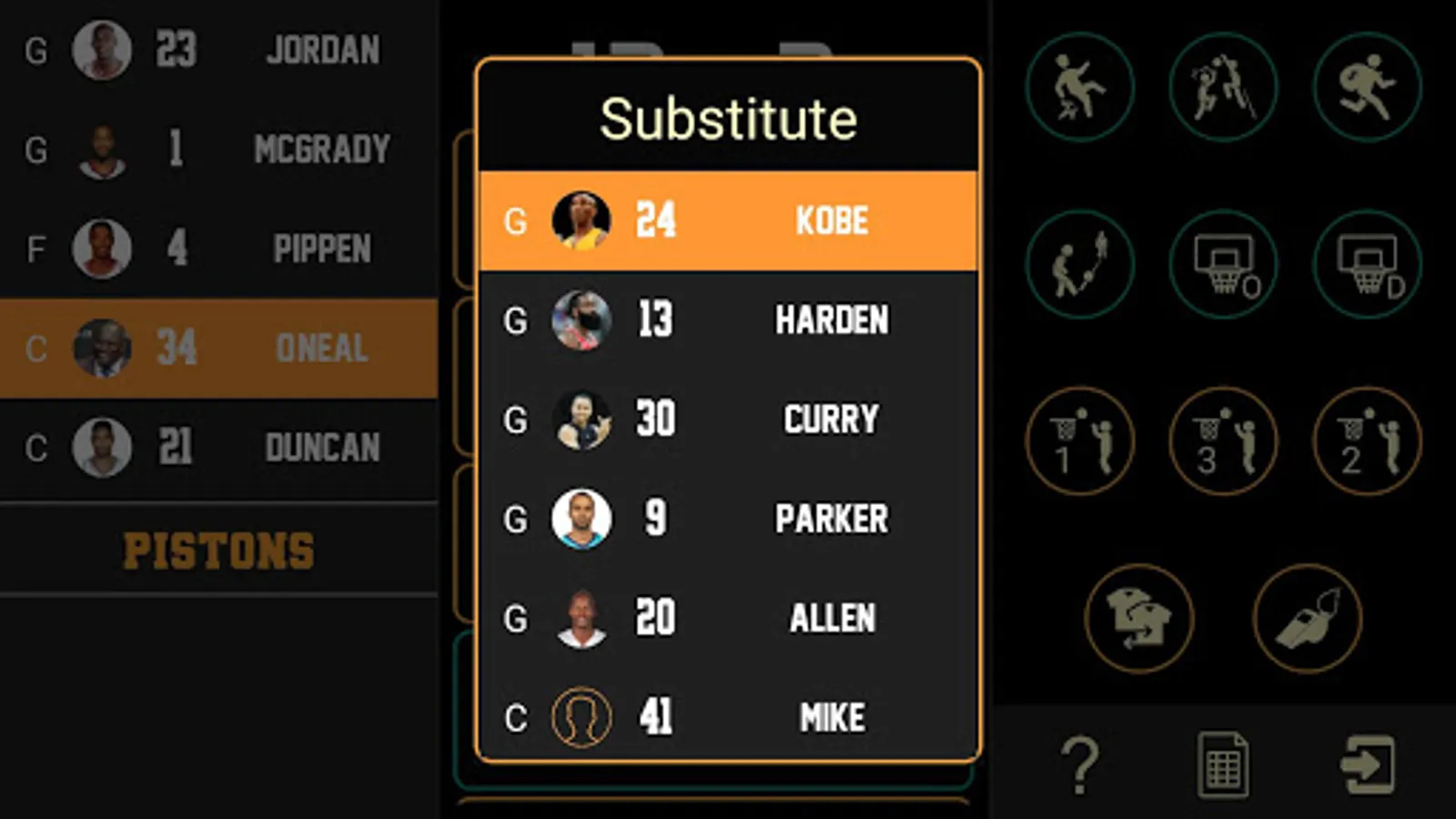
Task: Choose Harden from substitute list
Action: [728, 319]
